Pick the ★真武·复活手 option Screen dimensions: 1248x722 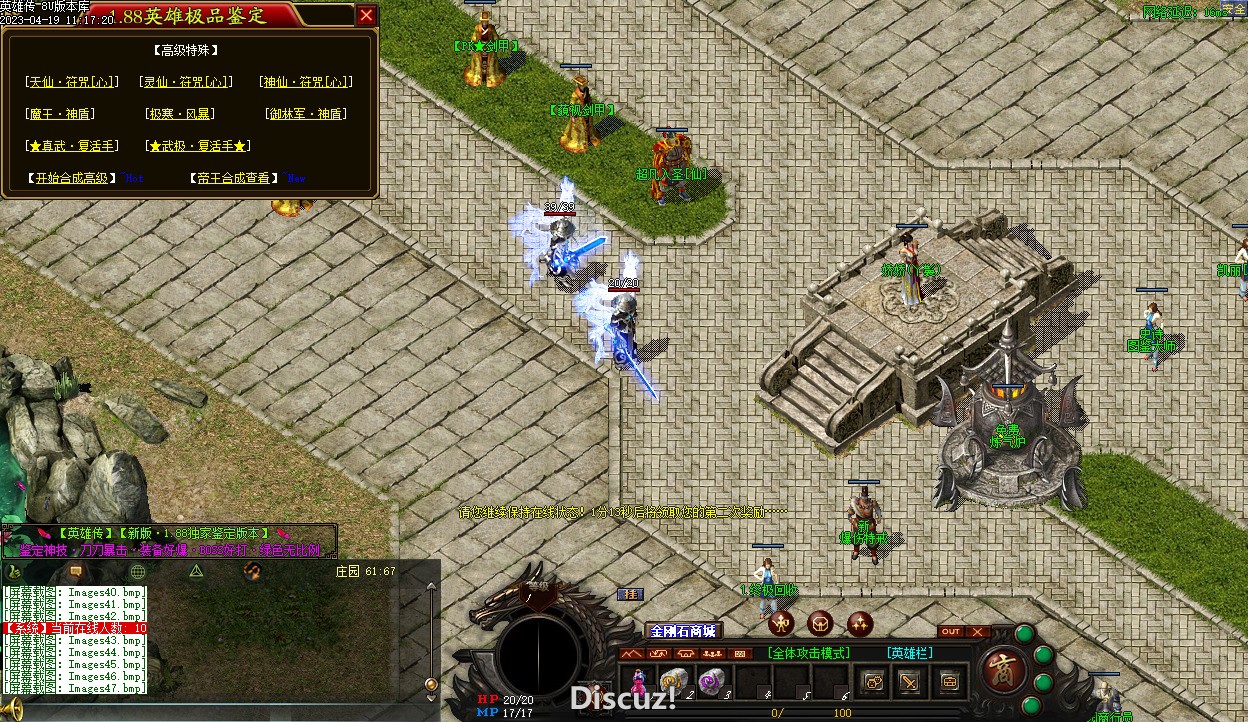coord(73,146)
